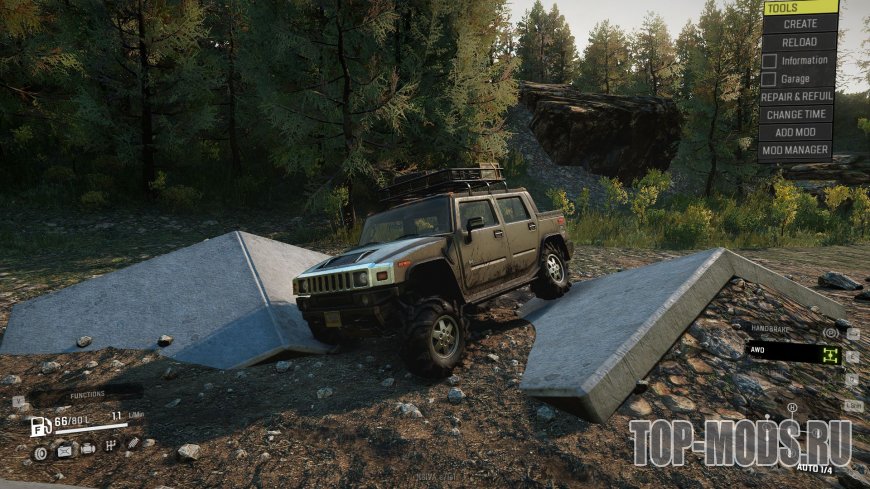This screenshot has height=489, width=870.
Task: Open the Functions panel
Action: pos(86,395)
